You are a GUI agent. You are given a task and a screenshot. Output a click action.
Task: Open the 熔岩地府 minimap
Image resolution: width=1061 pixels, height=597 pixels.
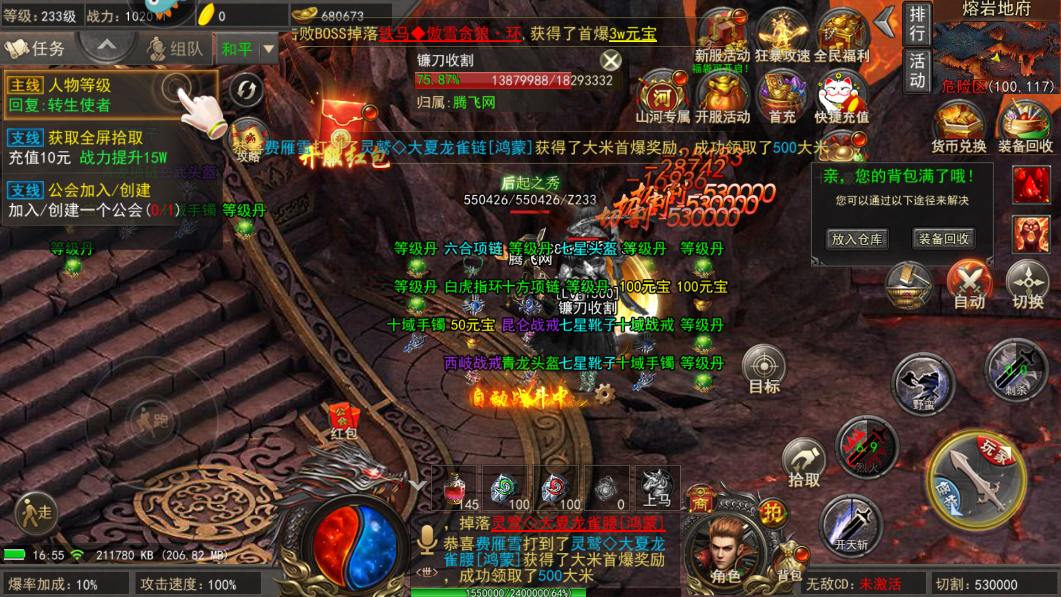(x=996, y=52)
